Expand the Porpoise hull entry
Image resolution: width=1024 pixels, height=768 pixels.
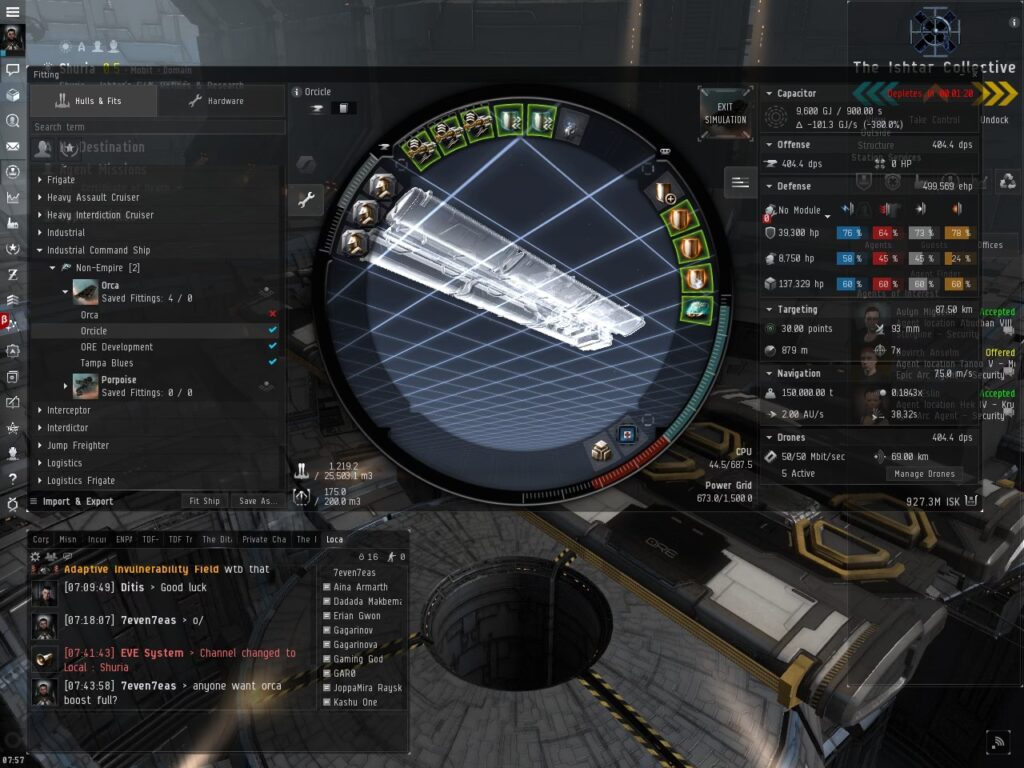[66, 385]
